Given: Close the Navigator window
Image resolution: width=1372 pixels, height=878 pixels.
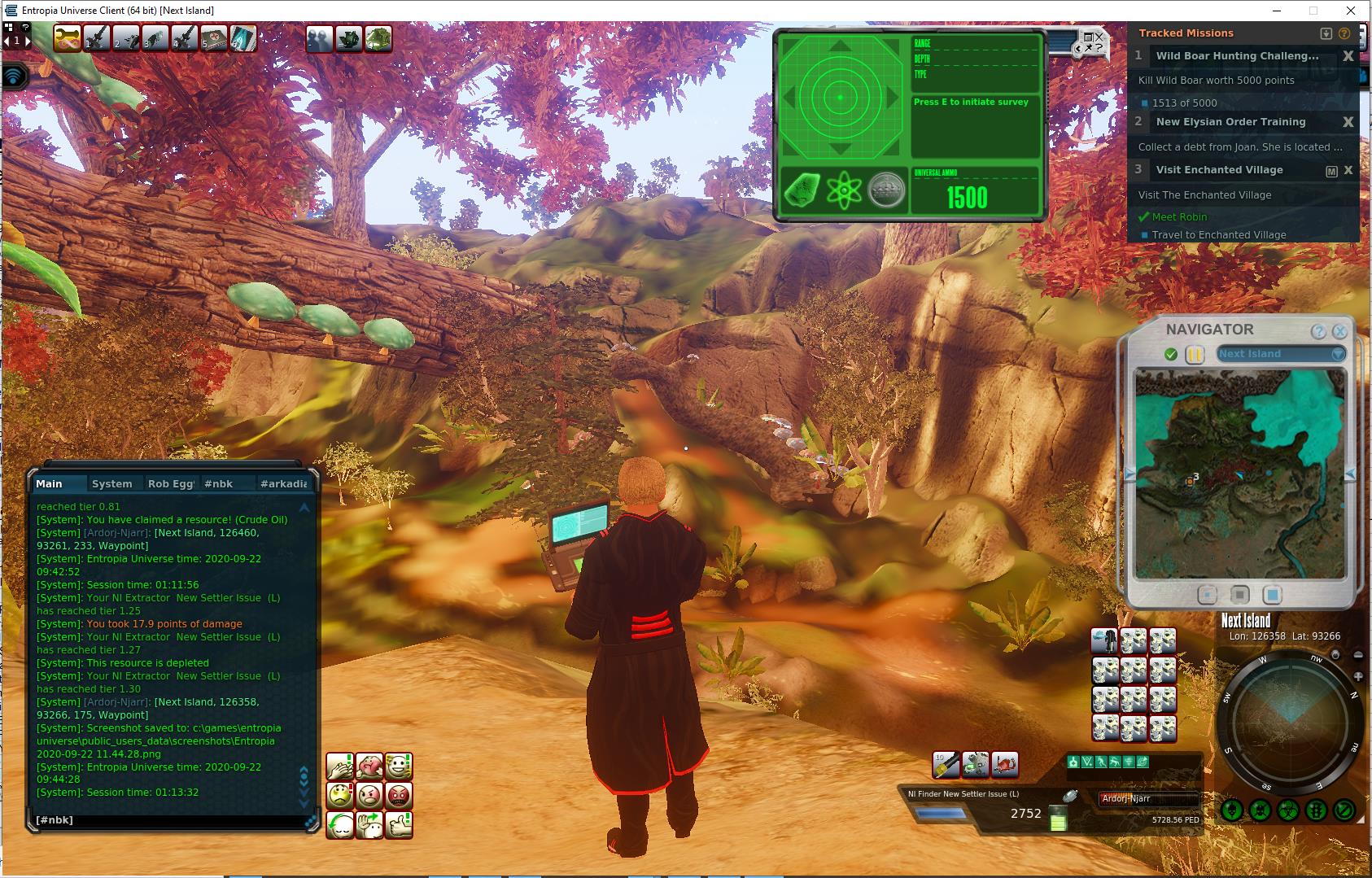Looking at the screenshot, I should click(1339, 331).
